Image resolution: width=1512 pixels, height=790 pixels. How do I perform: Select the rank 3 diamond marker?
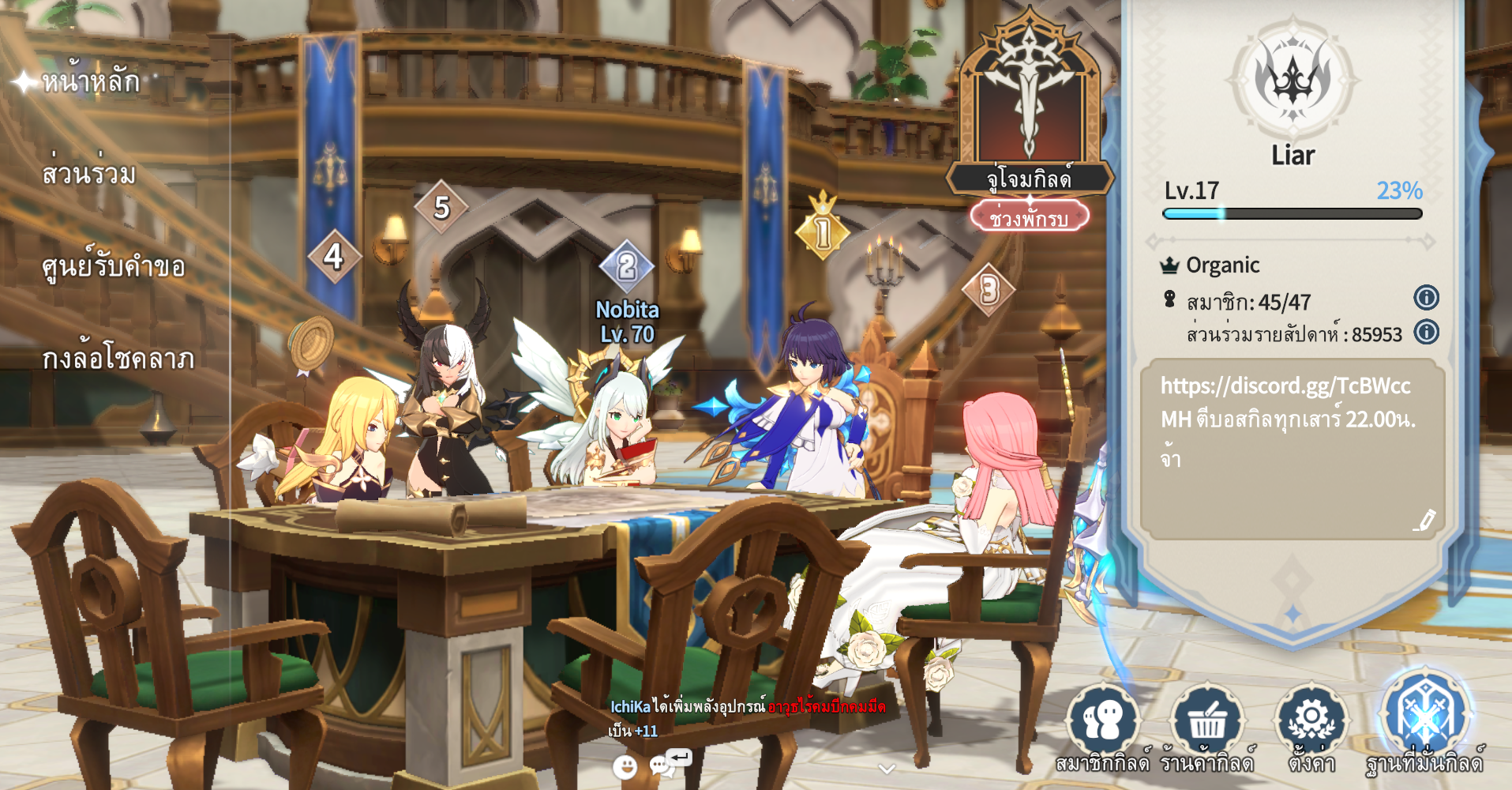[989, 290]
